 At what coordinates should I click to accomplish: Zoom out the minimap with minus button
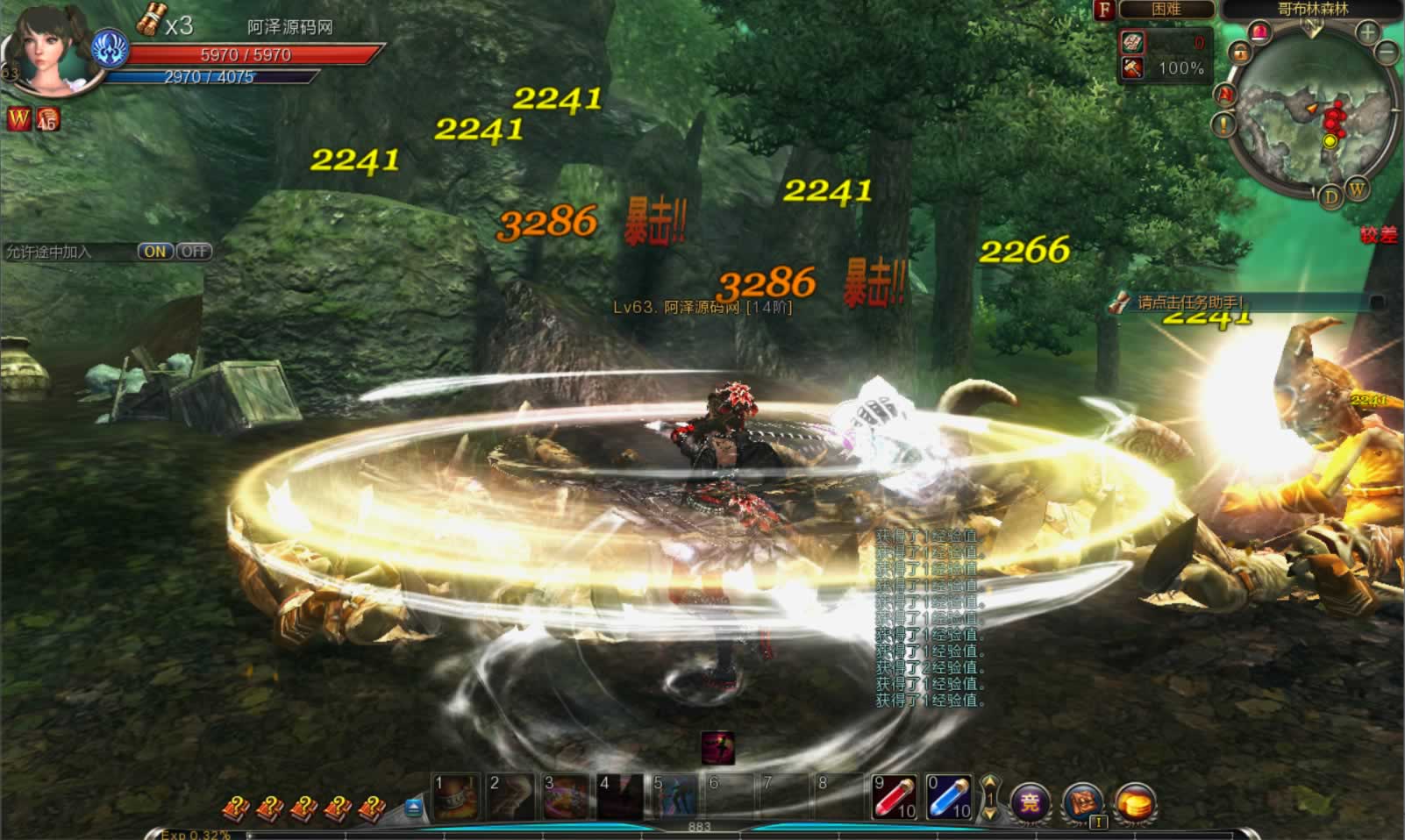coord(1387,53)
